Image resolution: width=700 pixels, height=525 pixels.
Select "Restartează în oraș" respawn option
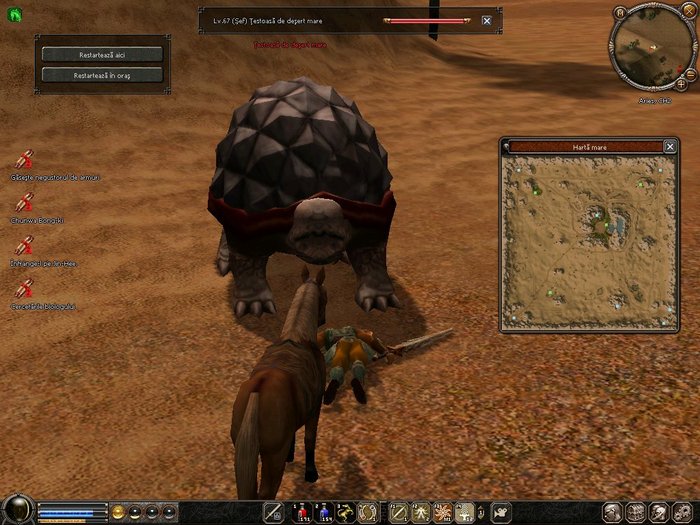(x=103, y=75)
